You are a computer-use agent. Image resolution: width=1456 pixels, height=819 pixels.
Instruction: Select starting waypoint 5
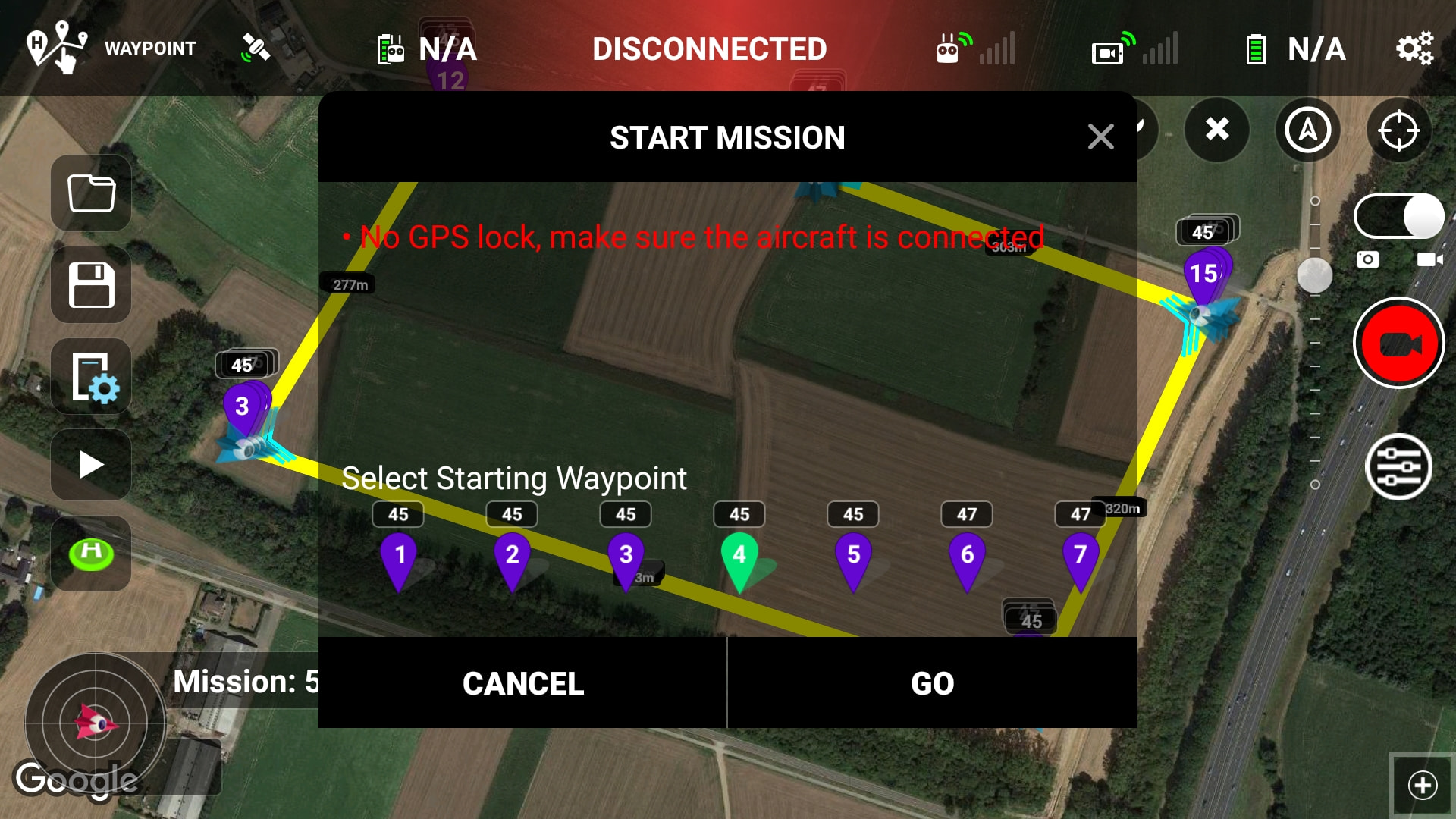point(853,558)
